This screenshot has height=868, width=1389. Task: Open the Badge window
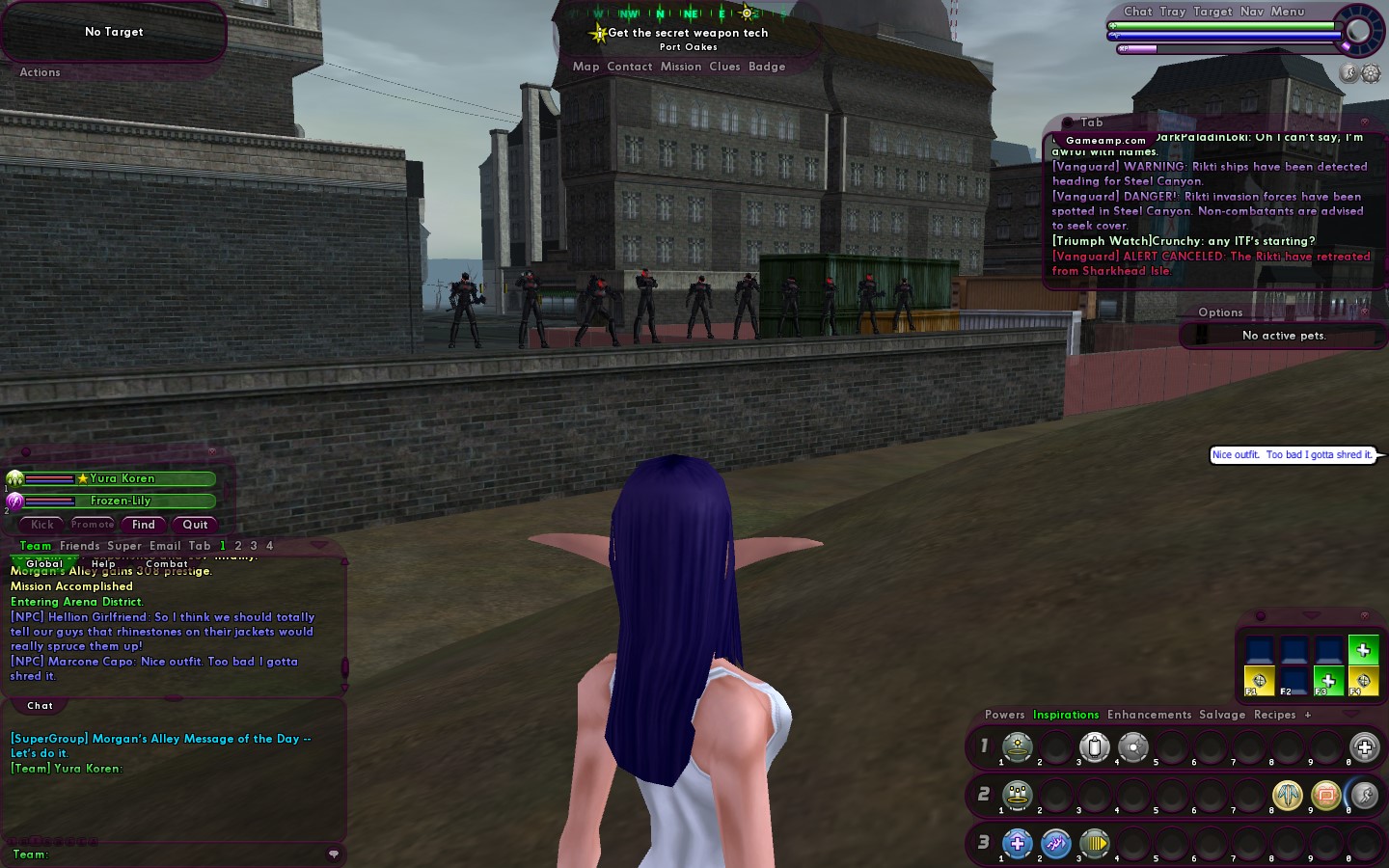pos(767,67)
